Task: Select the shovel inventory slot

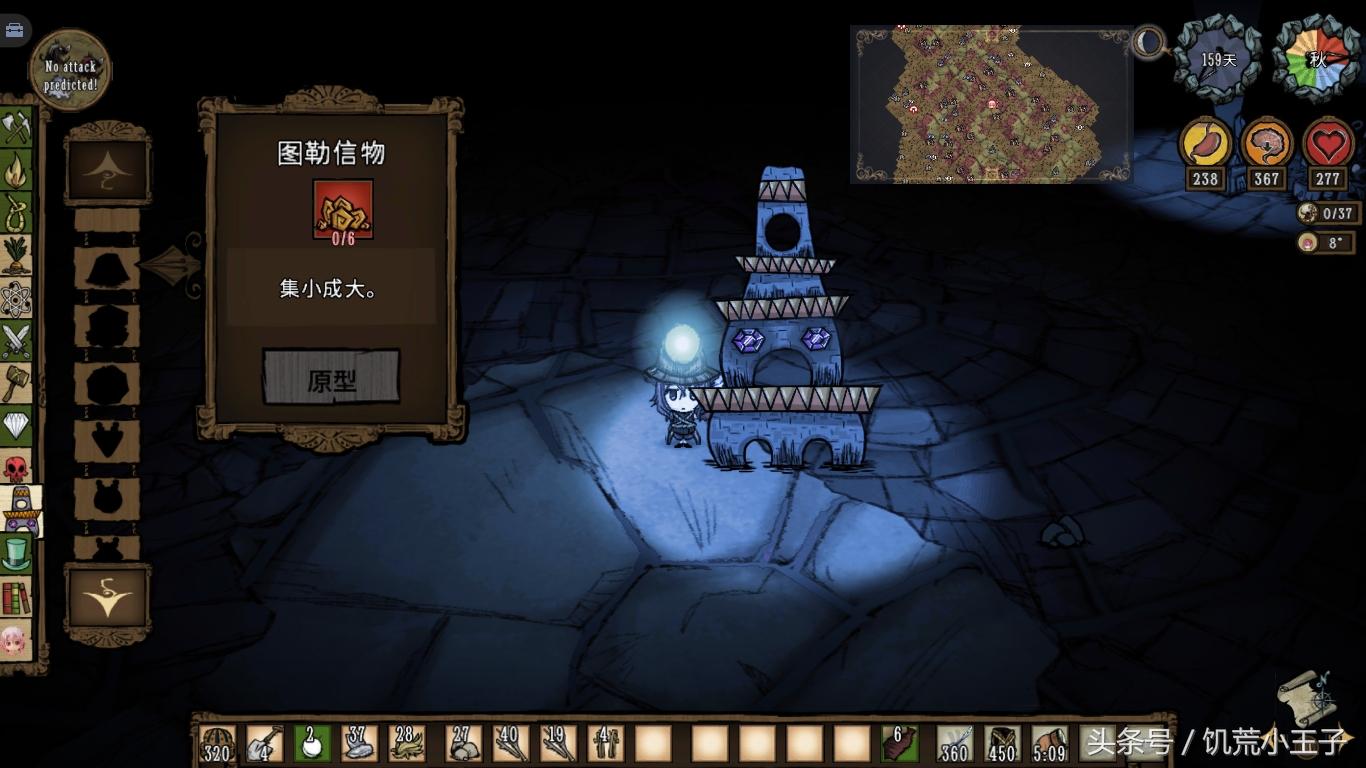Action: (x=264, y=743)
